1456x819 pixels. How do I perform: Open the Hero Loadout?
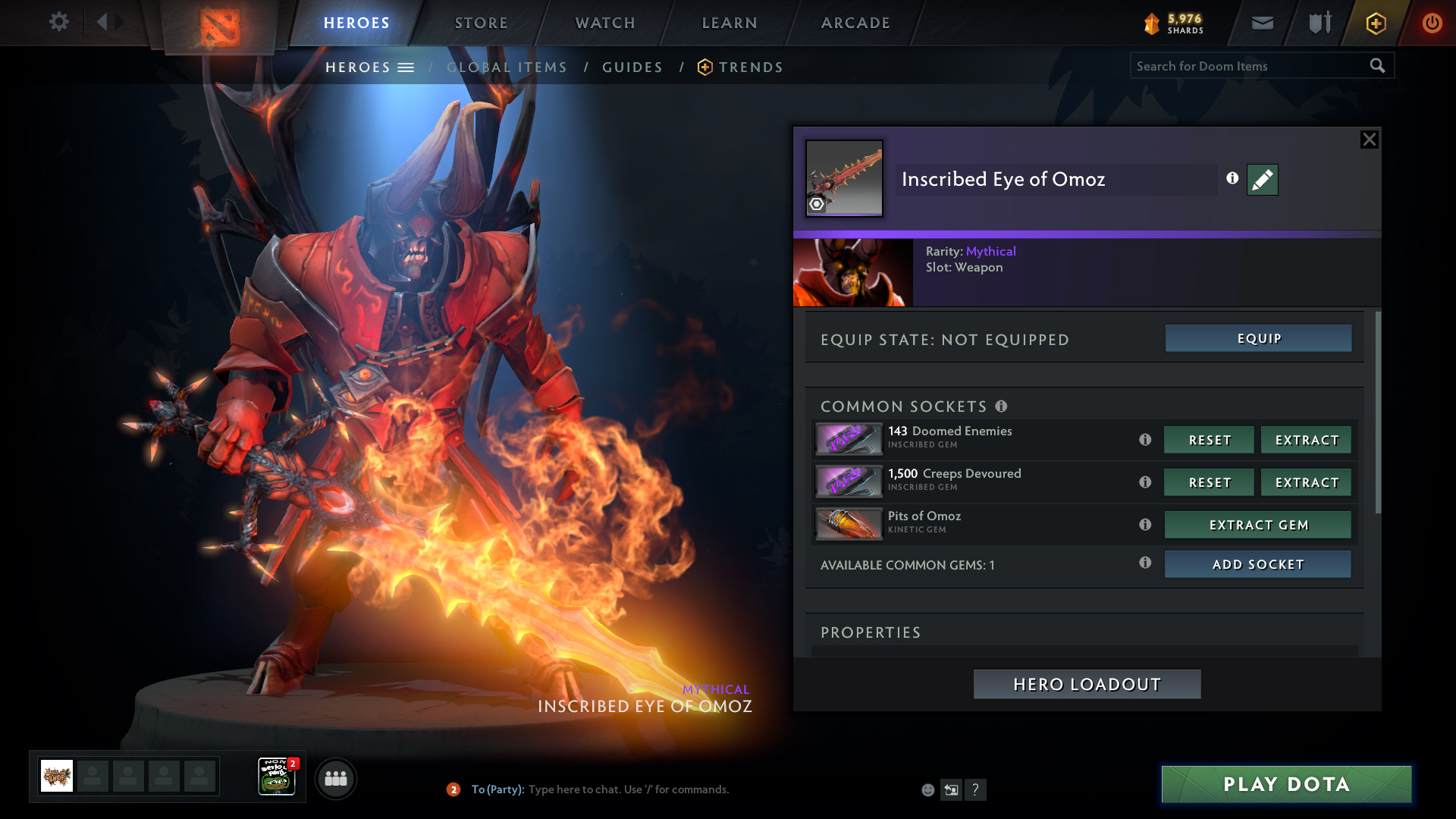pos(1087,684)
